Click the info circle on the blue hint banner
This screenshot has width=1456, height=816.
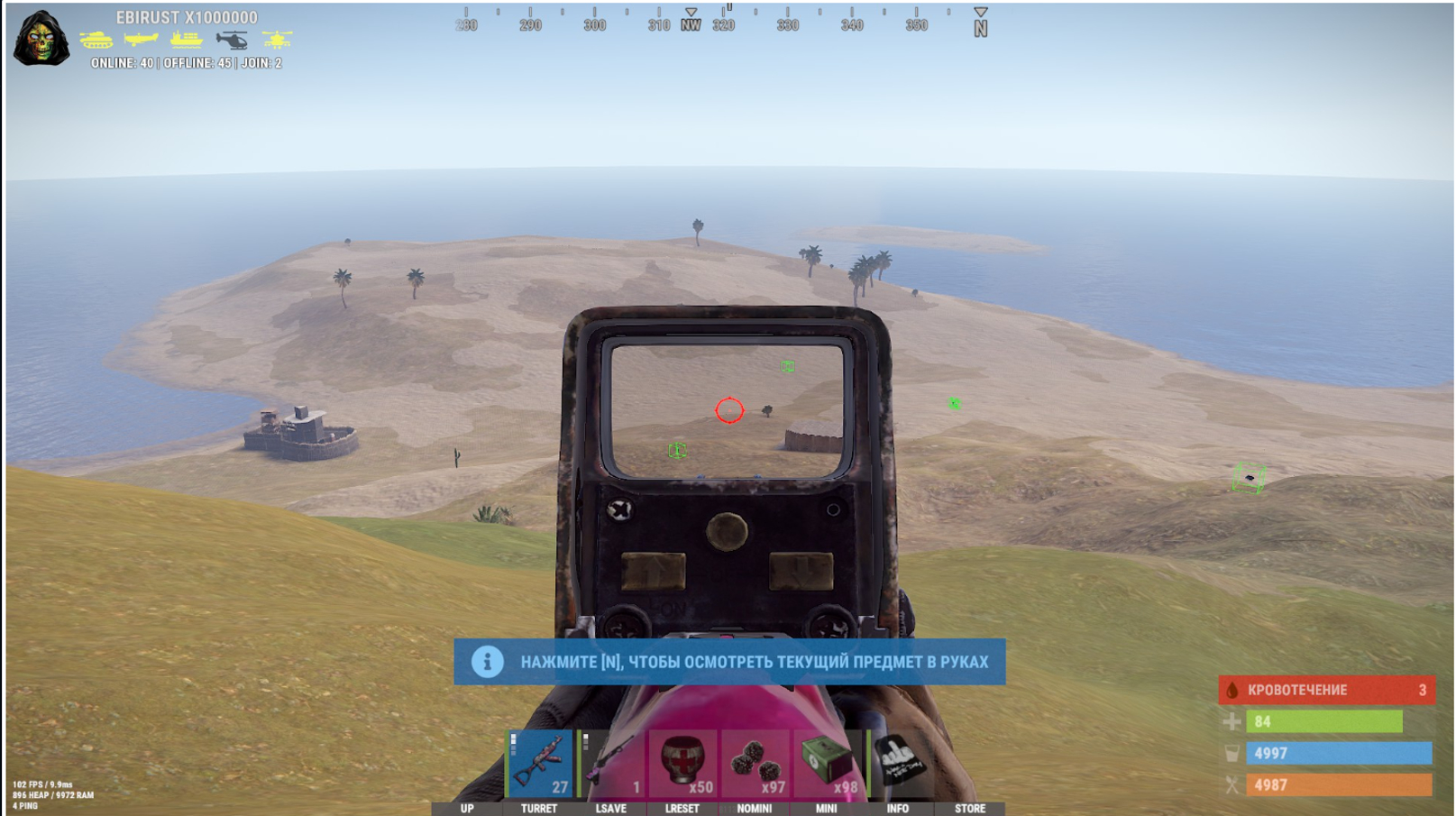click(486, 663)
